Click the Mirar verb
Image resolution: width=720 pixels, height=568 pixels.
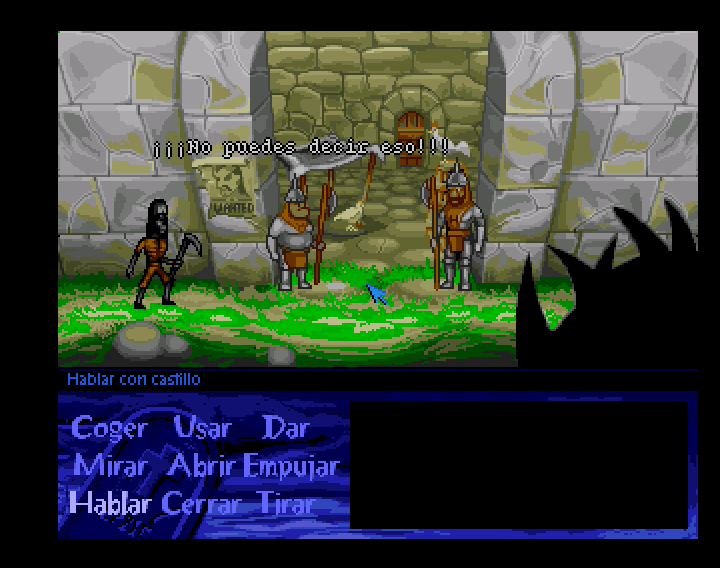109,466
